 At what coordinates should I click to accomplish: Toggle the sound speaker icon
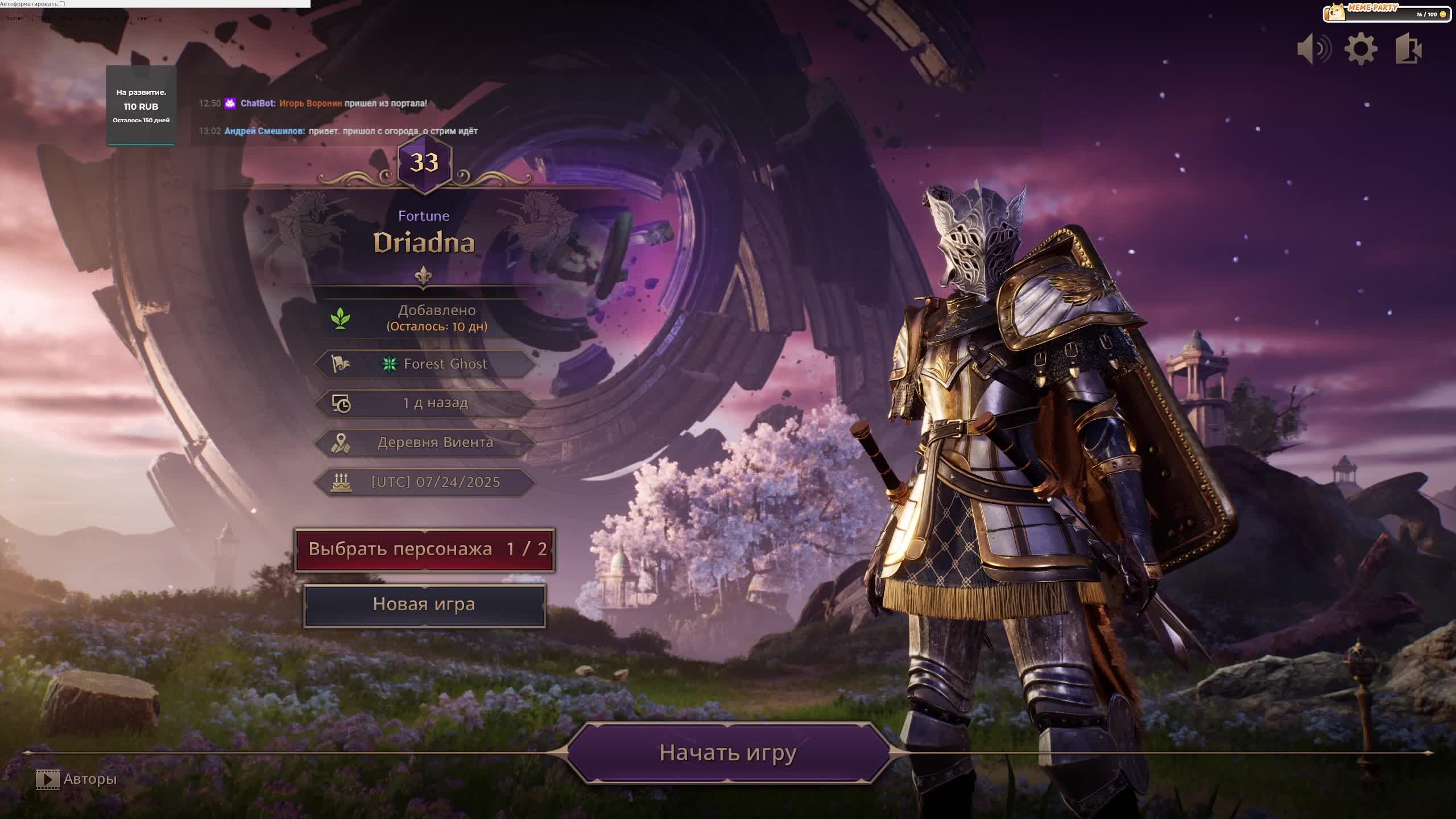1314,49
